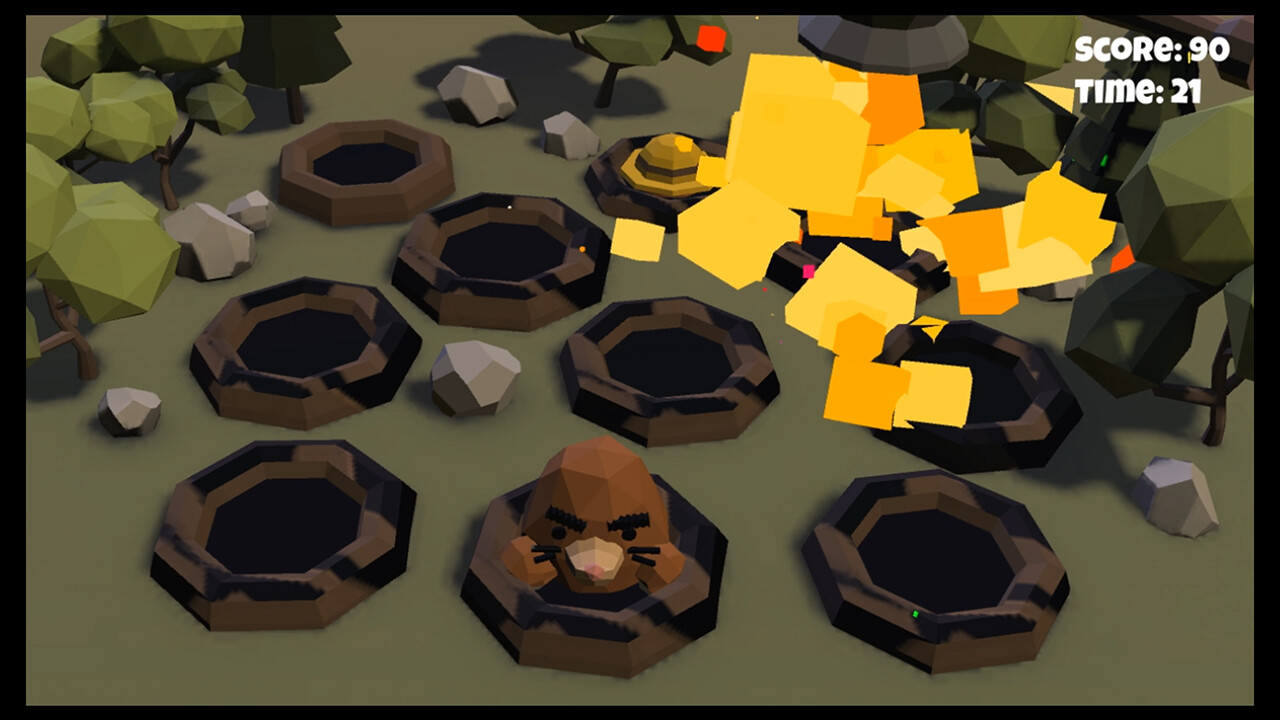Click the tiny pink particle near the explosion
The height and width of the screenshot is (720, 1280).
click(808, 271)
